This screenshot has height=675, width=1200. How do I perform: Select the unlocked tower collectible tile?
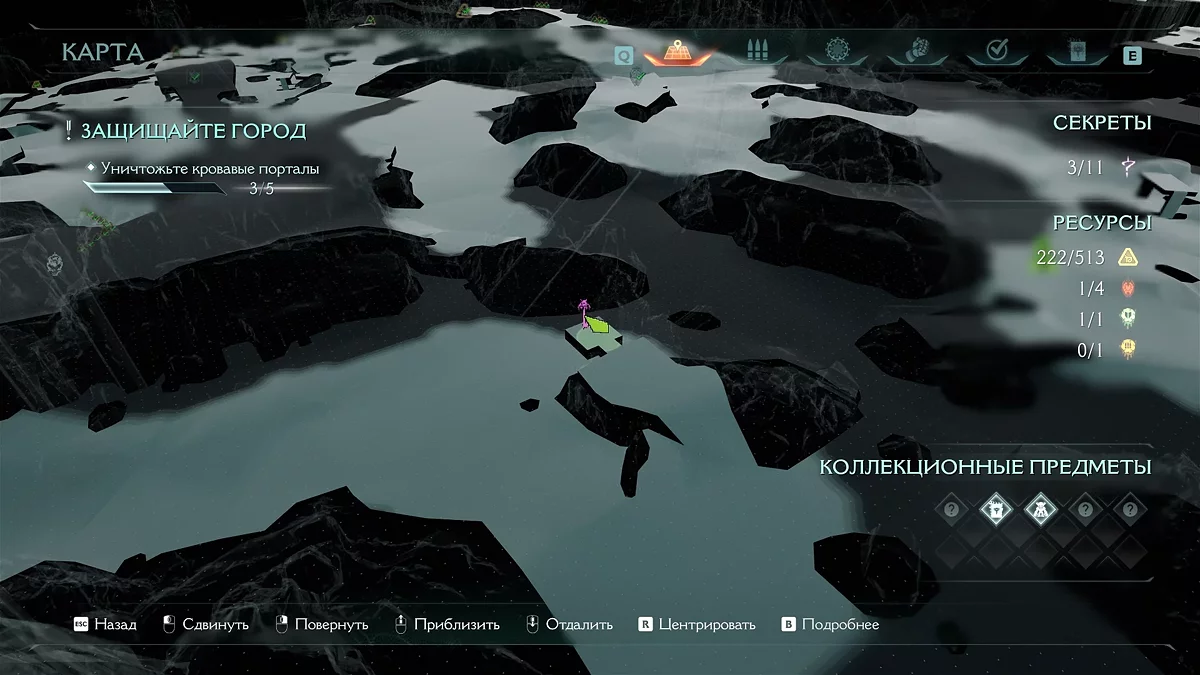point(997,510)
